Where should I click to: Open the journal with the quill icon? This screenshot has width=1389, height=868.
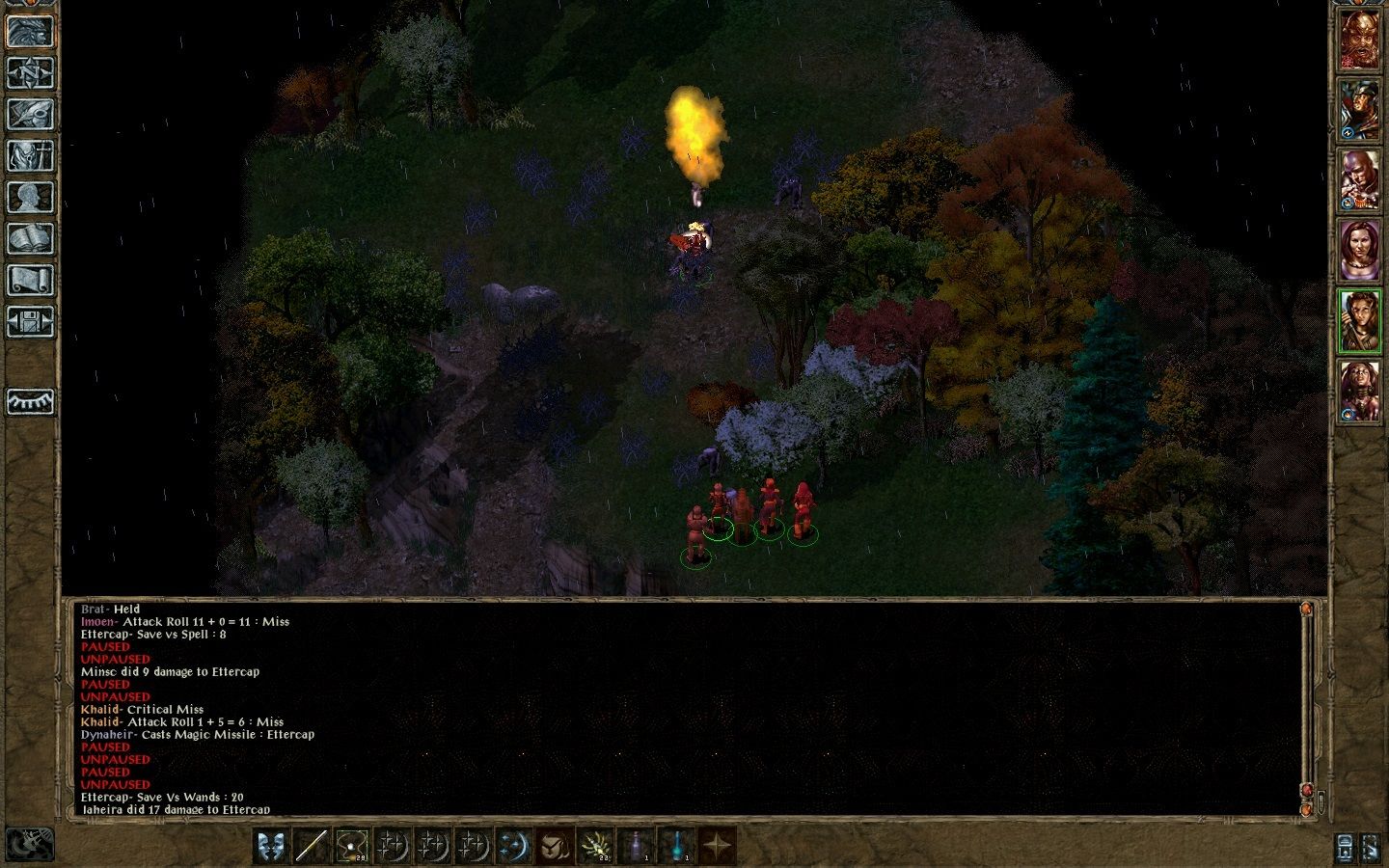coord(30,114)
